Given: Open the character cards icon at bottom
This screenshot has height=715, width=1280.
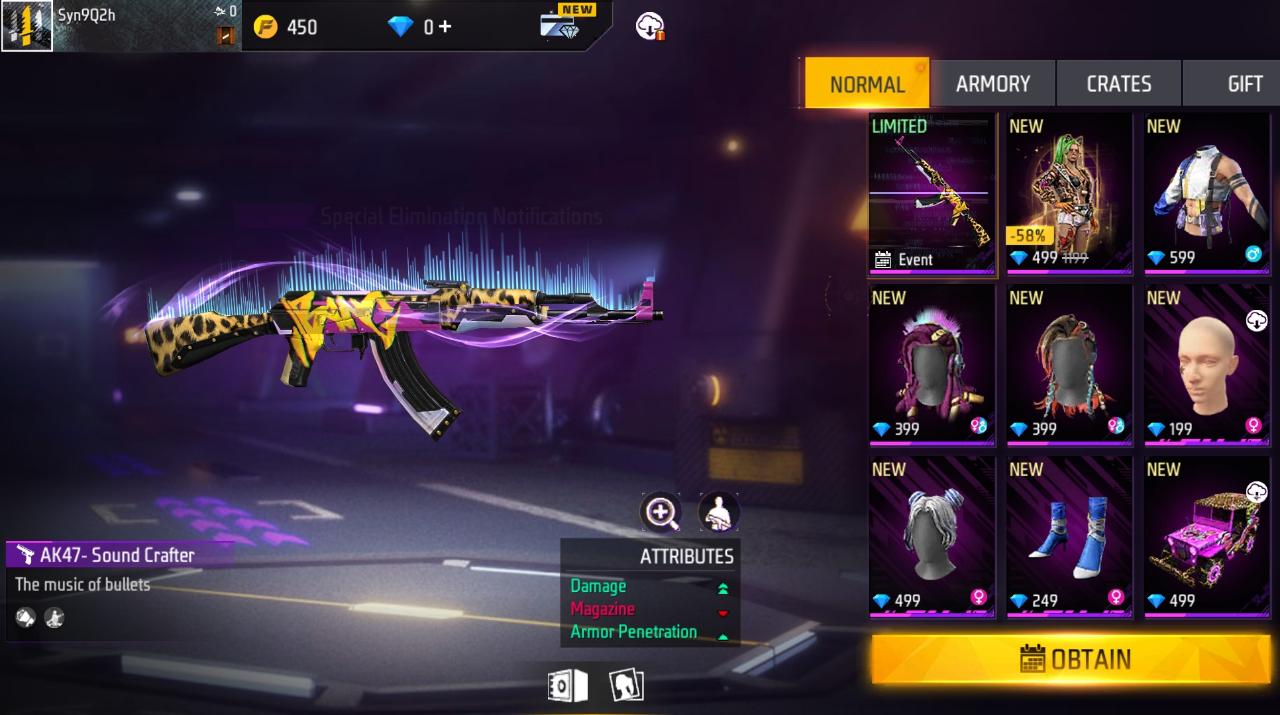Looking at the screenshot, I should (626, 686).
